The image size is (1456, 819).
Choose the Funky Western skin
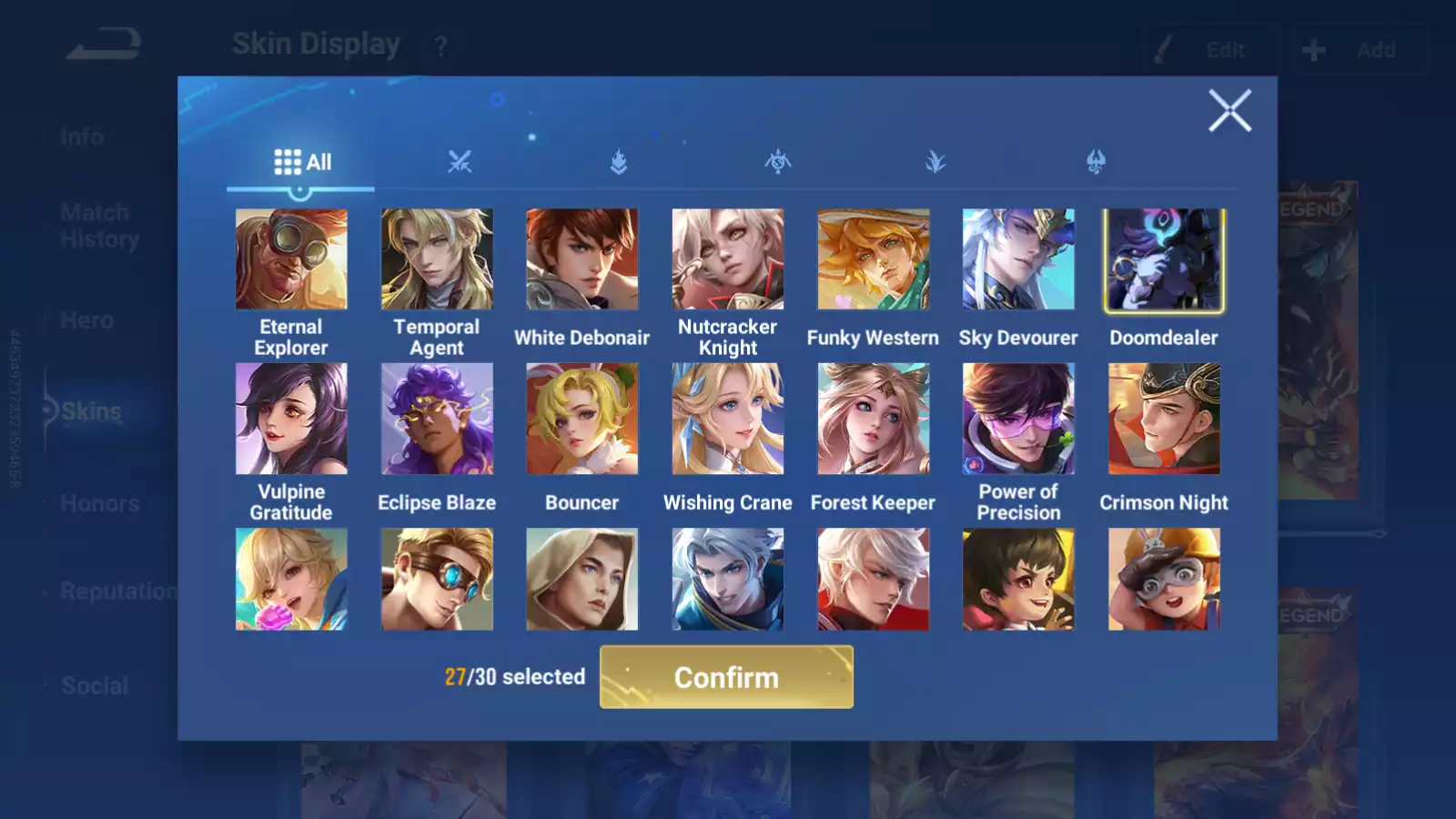pyautogui.click(x=874, y=259)
